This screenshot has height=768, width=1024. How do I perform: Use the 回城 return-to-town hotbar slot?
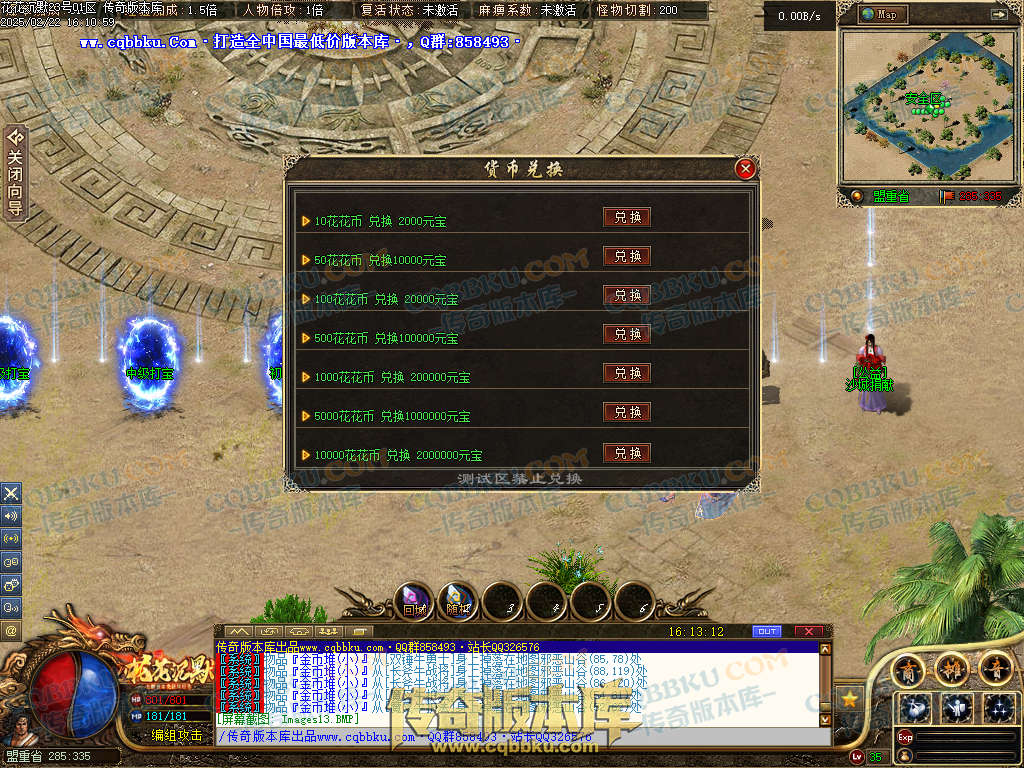[413, 601]
